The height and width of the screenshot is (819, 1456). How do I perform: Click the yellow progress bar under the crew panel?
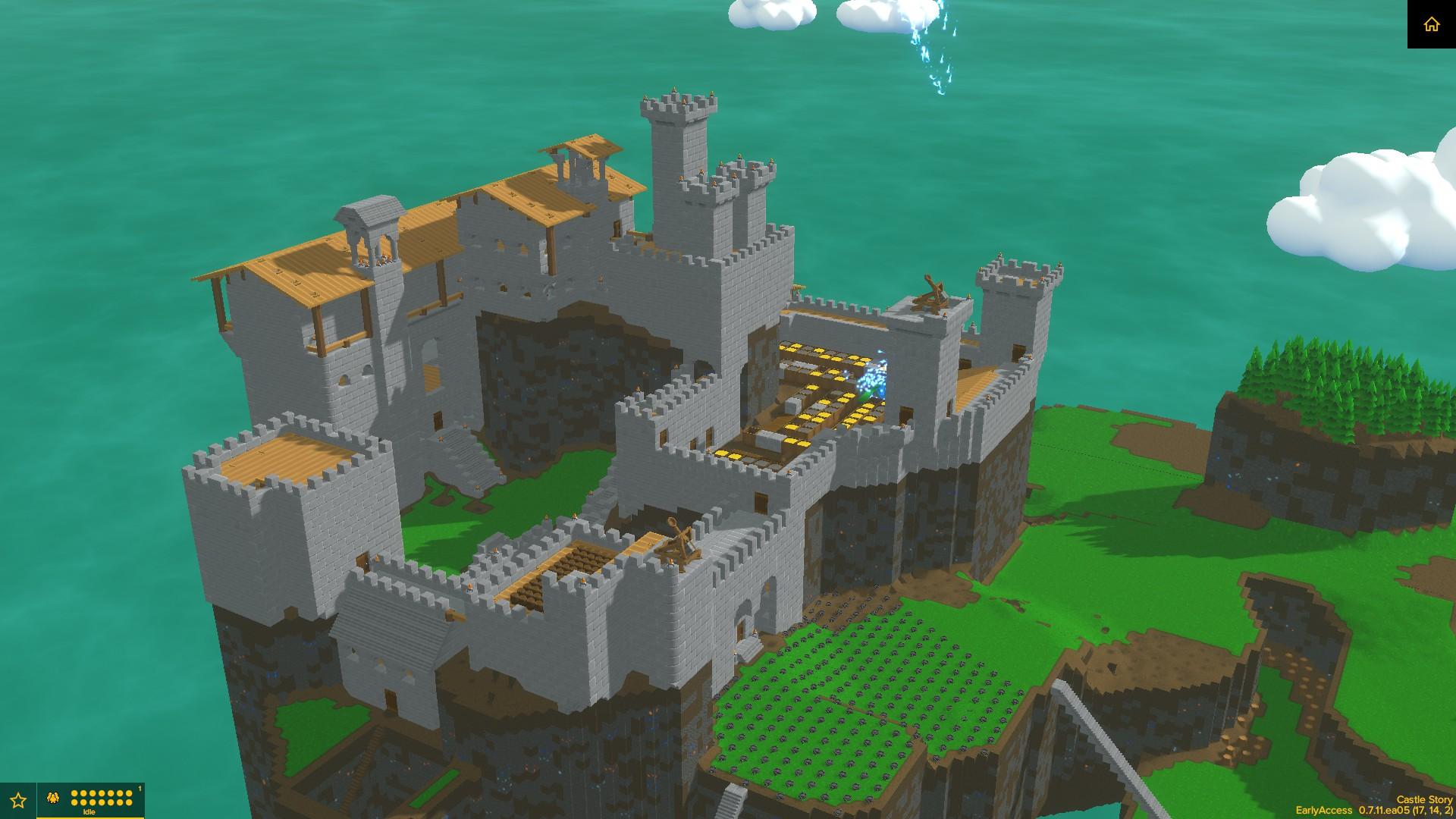point(91,818)
